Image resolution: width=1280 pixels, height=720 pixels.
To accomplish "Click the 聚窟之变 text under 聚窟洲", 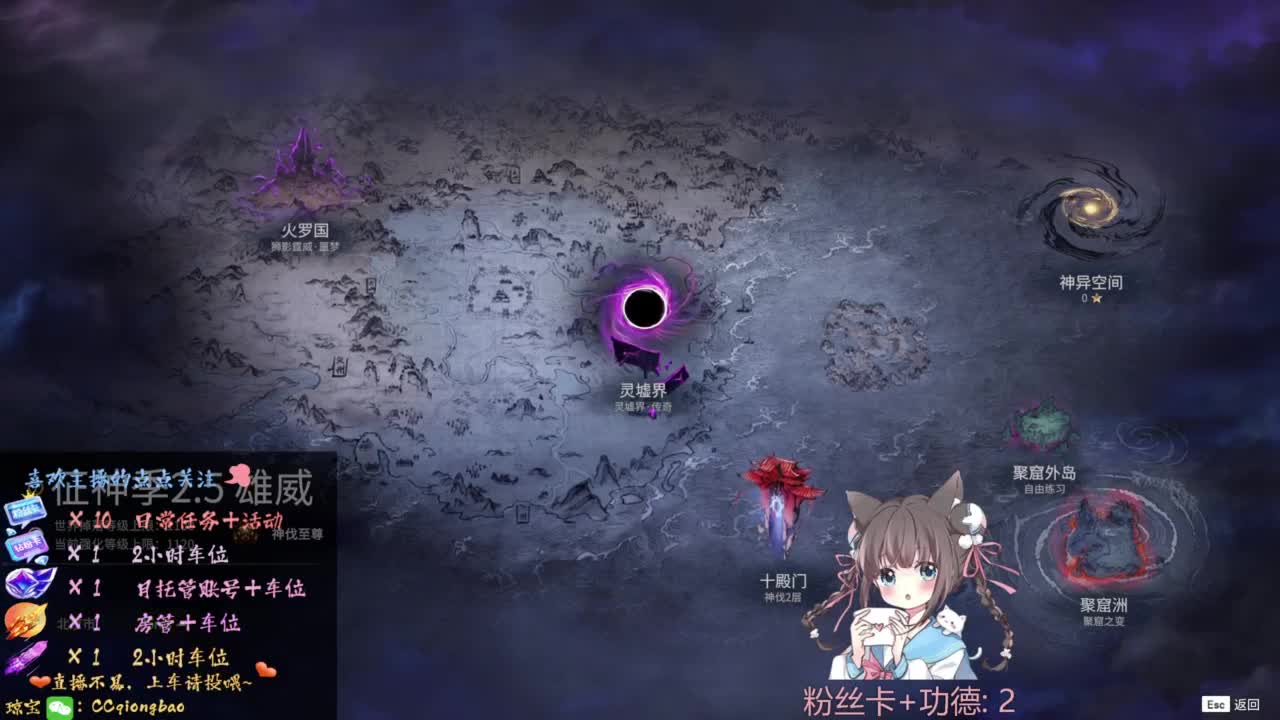I will point(1106,621).
